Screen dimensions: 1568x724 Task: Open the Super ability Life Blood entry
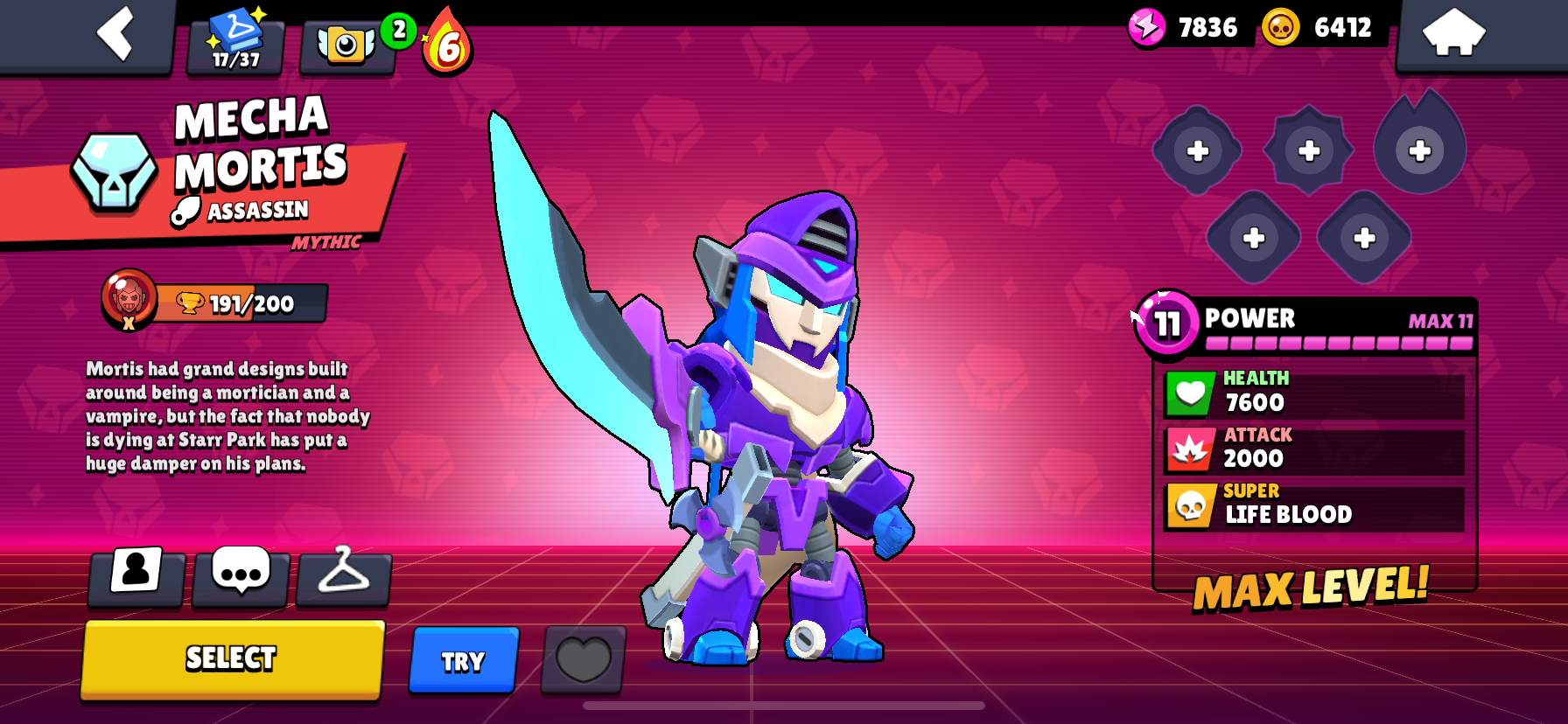(x=1312, y=505)
